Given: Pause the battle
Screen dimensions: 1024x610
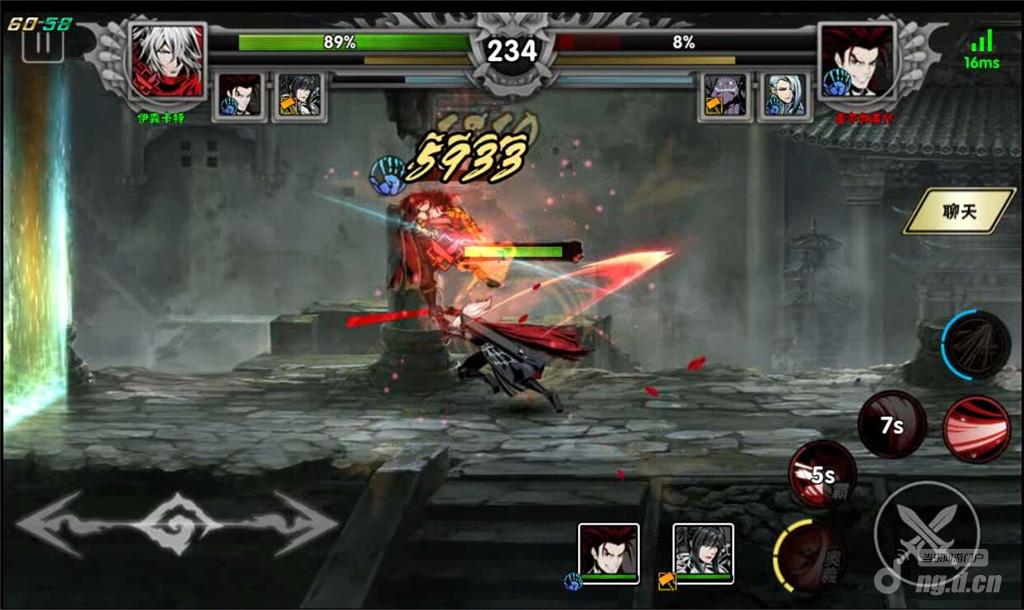Looking at the screenshot, I should pyautogui.click(x=43, y=44).
